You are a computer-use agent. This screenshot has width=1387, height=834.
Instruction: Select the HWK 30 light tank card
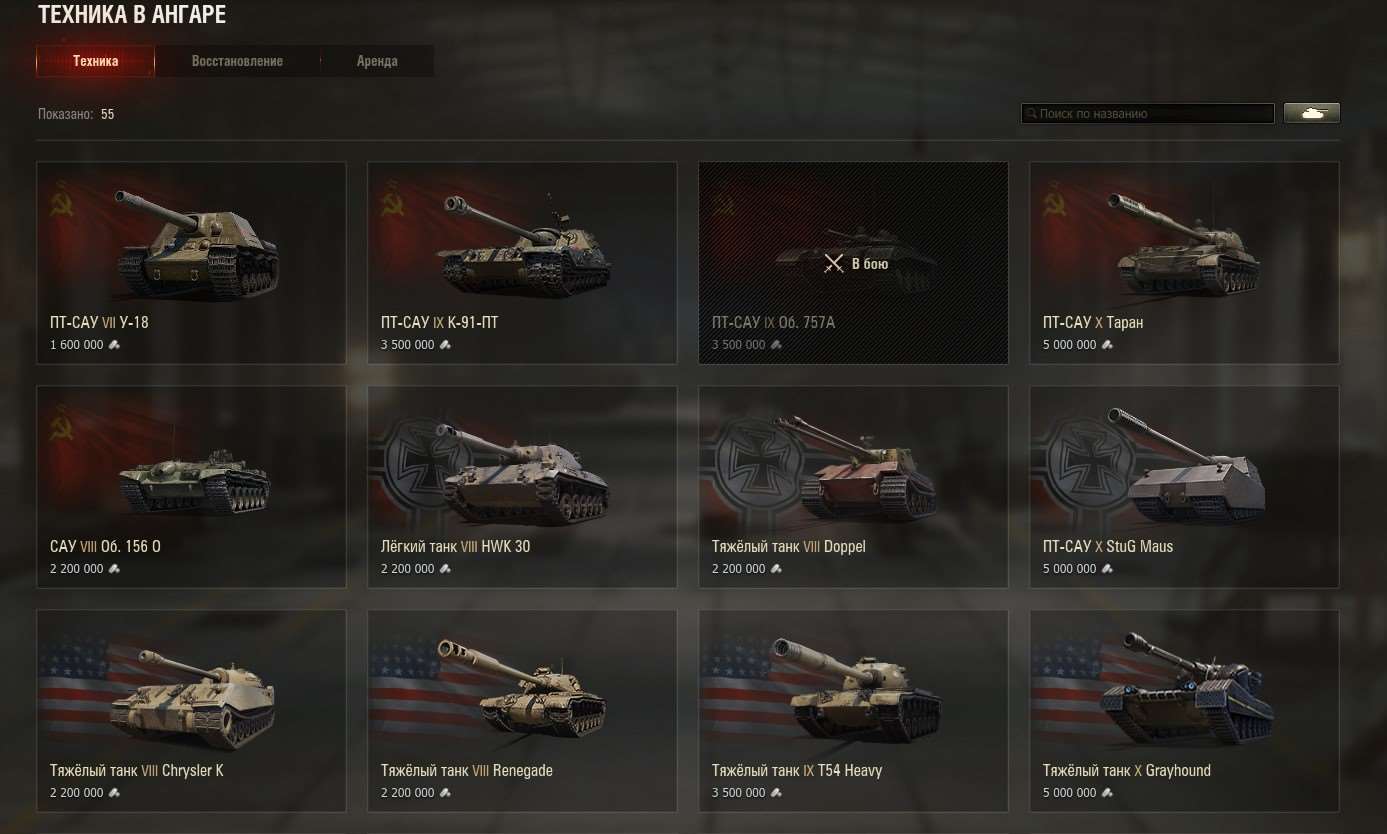[x=522, y=486]
